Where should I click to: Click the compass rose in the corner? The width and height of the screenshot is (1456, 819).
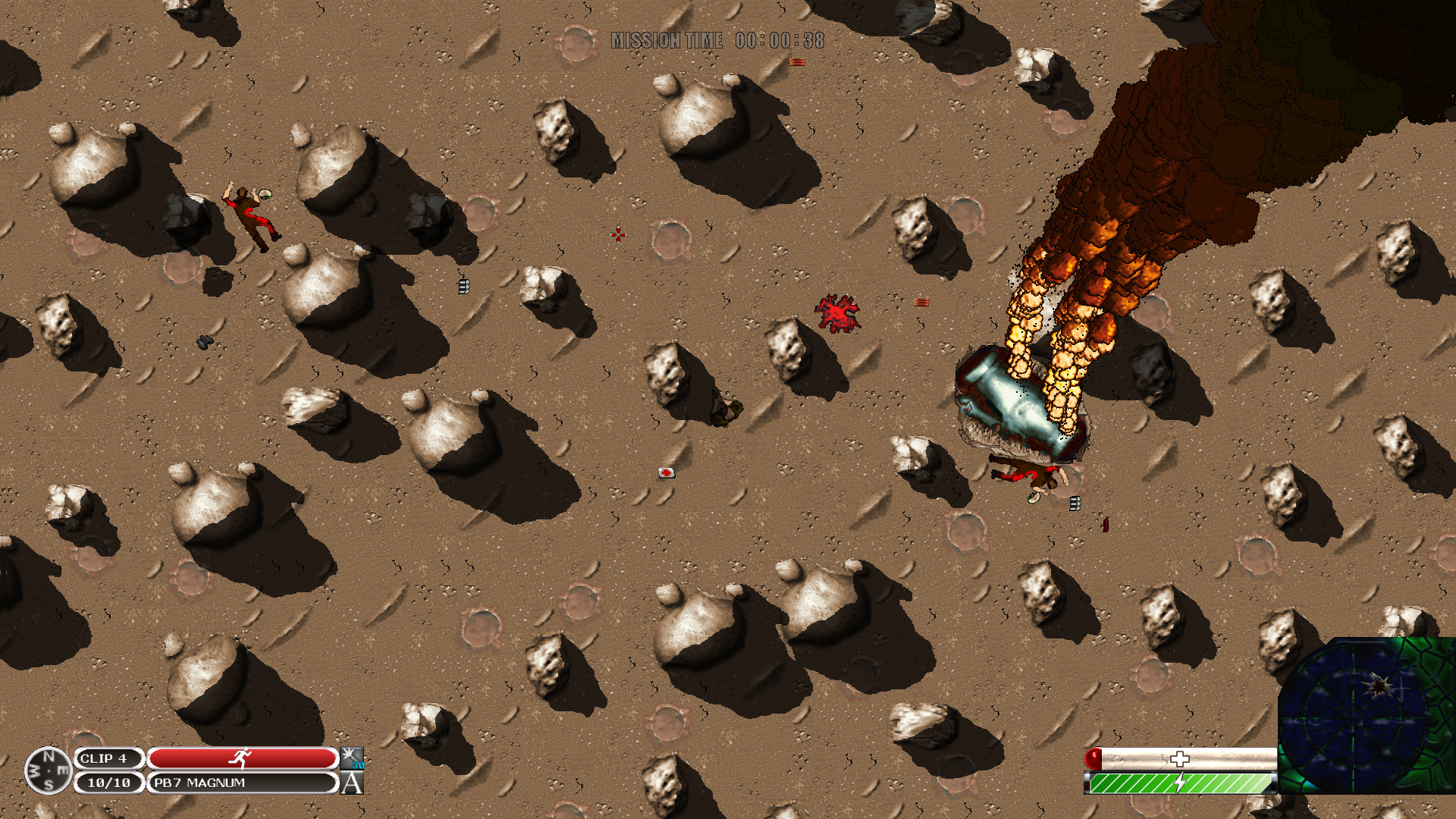48,771
